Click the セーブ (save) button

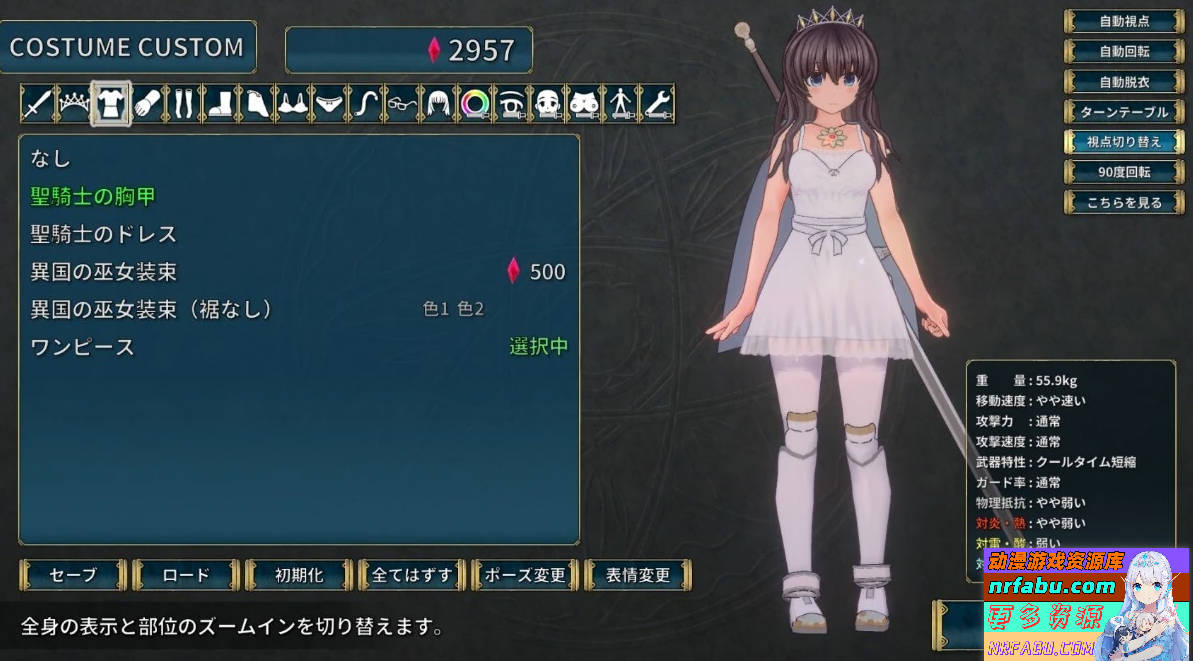tap(73, 575)
